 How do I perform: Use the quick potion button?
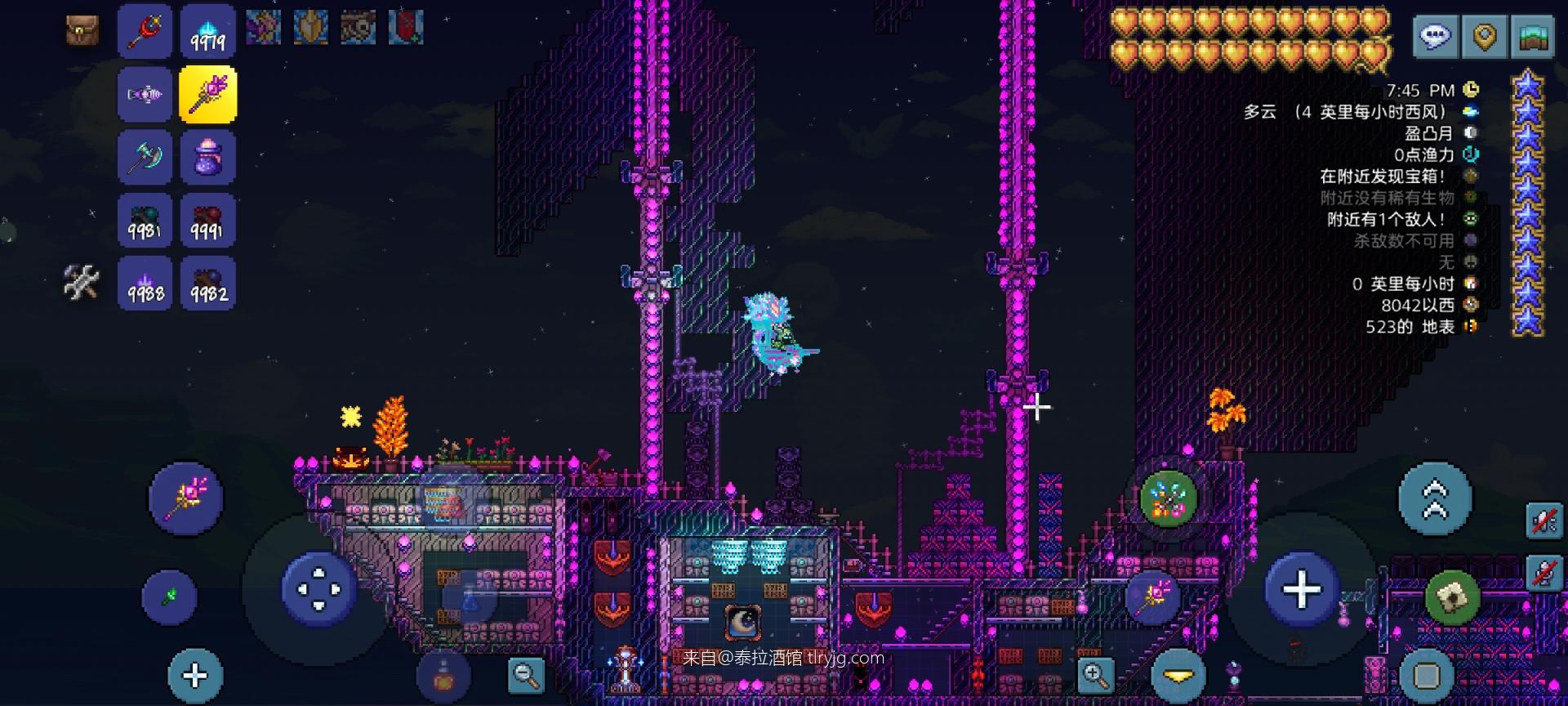coord(443,677)
